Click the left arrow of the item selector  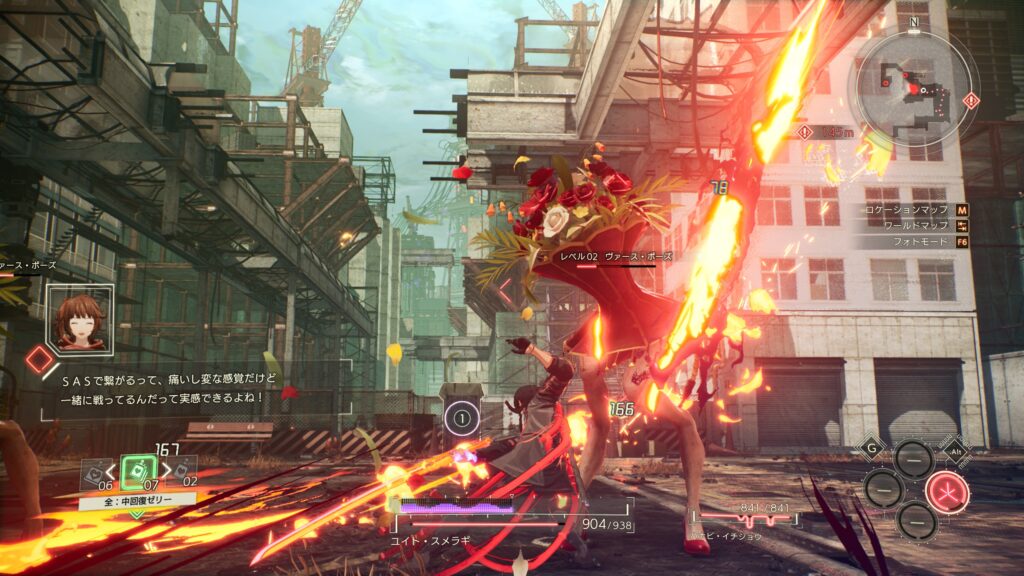click(x=110, y=471)
